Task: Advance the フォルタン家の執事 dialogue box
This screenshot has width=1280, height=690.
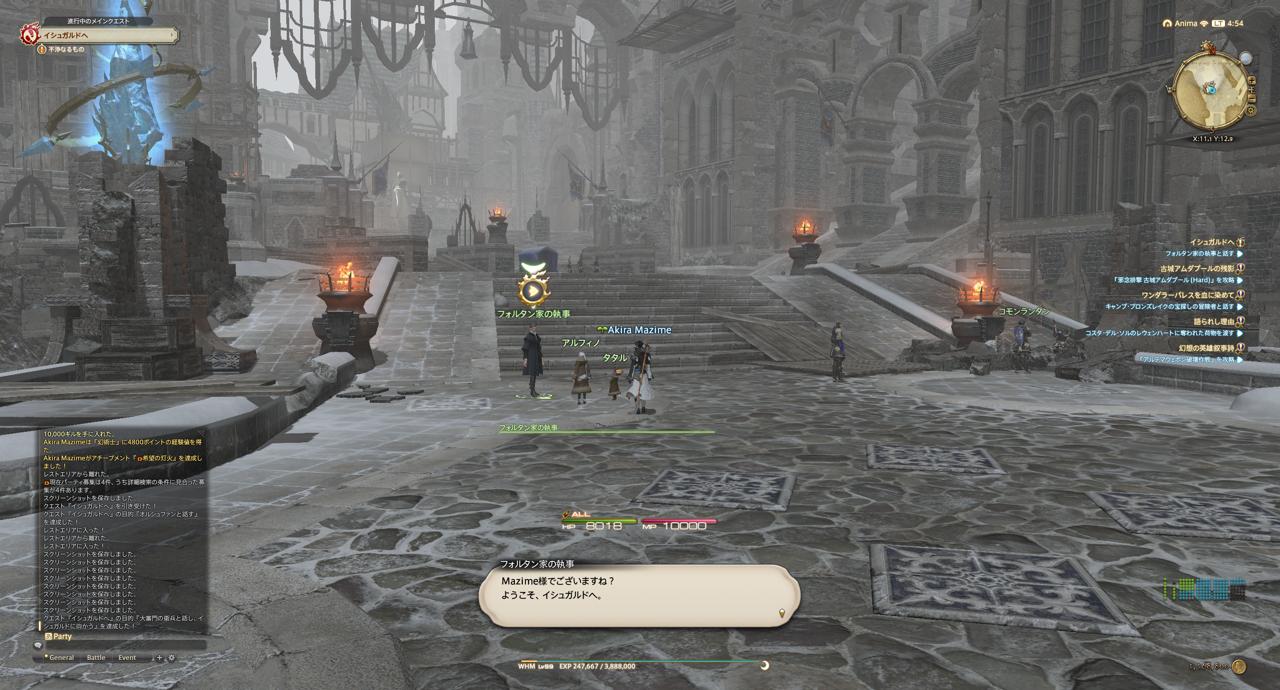Action: 640,597
